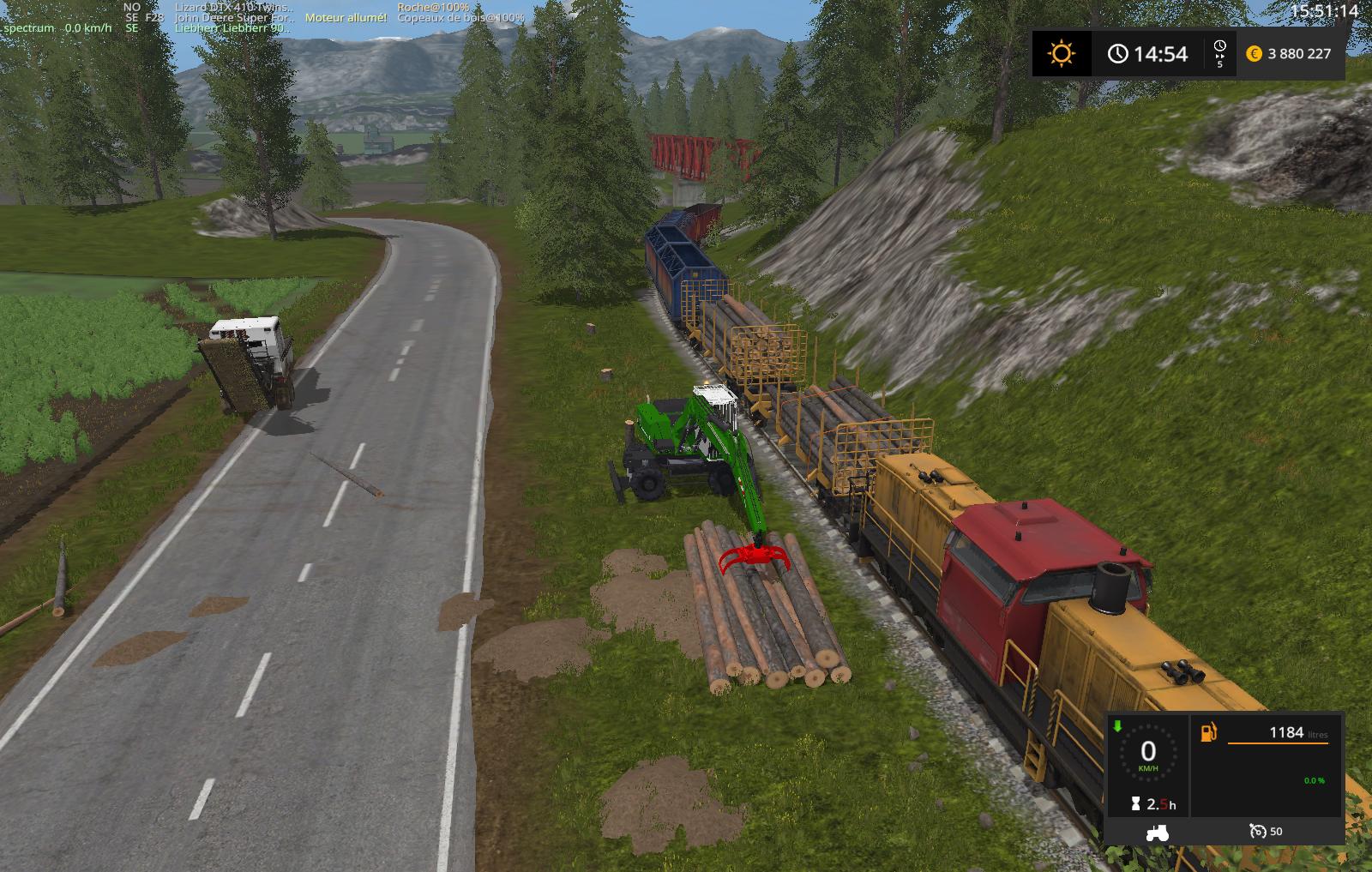Click the time-scale fast-forward icon

tap(1220, 54)
